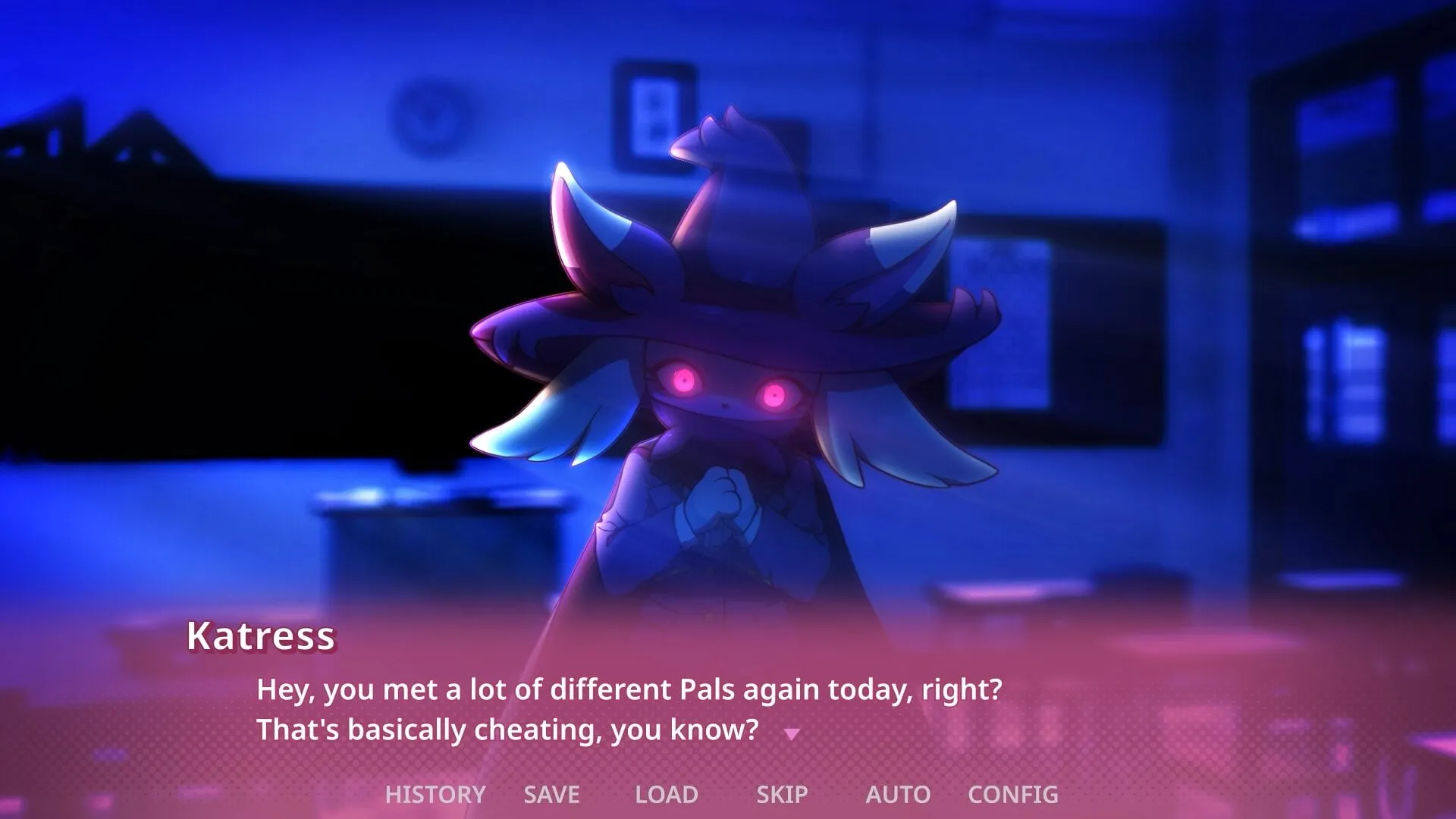Click SAVE to save your progress
Viewport: 1456px width, 819px height.
(x=551, y=794)
